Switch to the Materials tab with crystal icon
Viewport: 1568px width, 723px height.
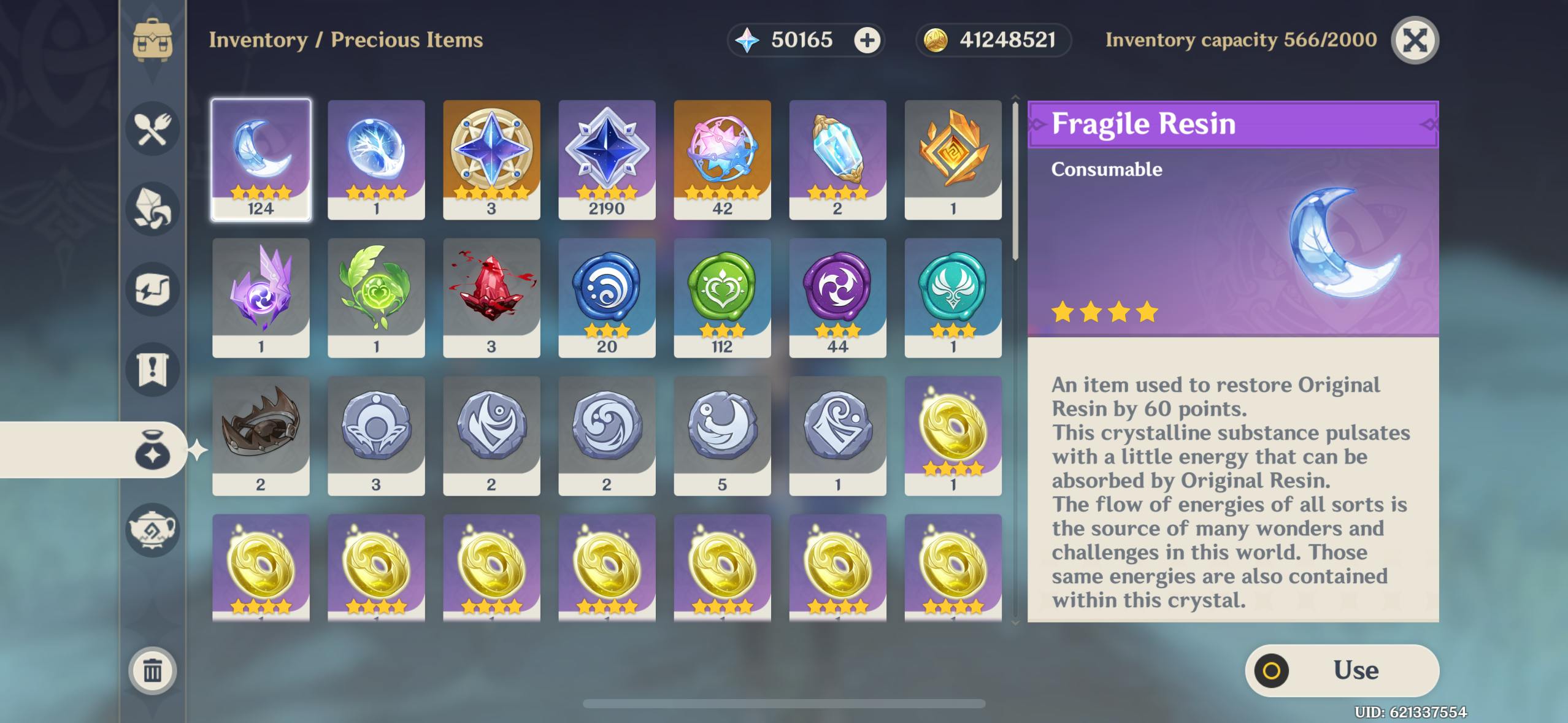point(152,209)
